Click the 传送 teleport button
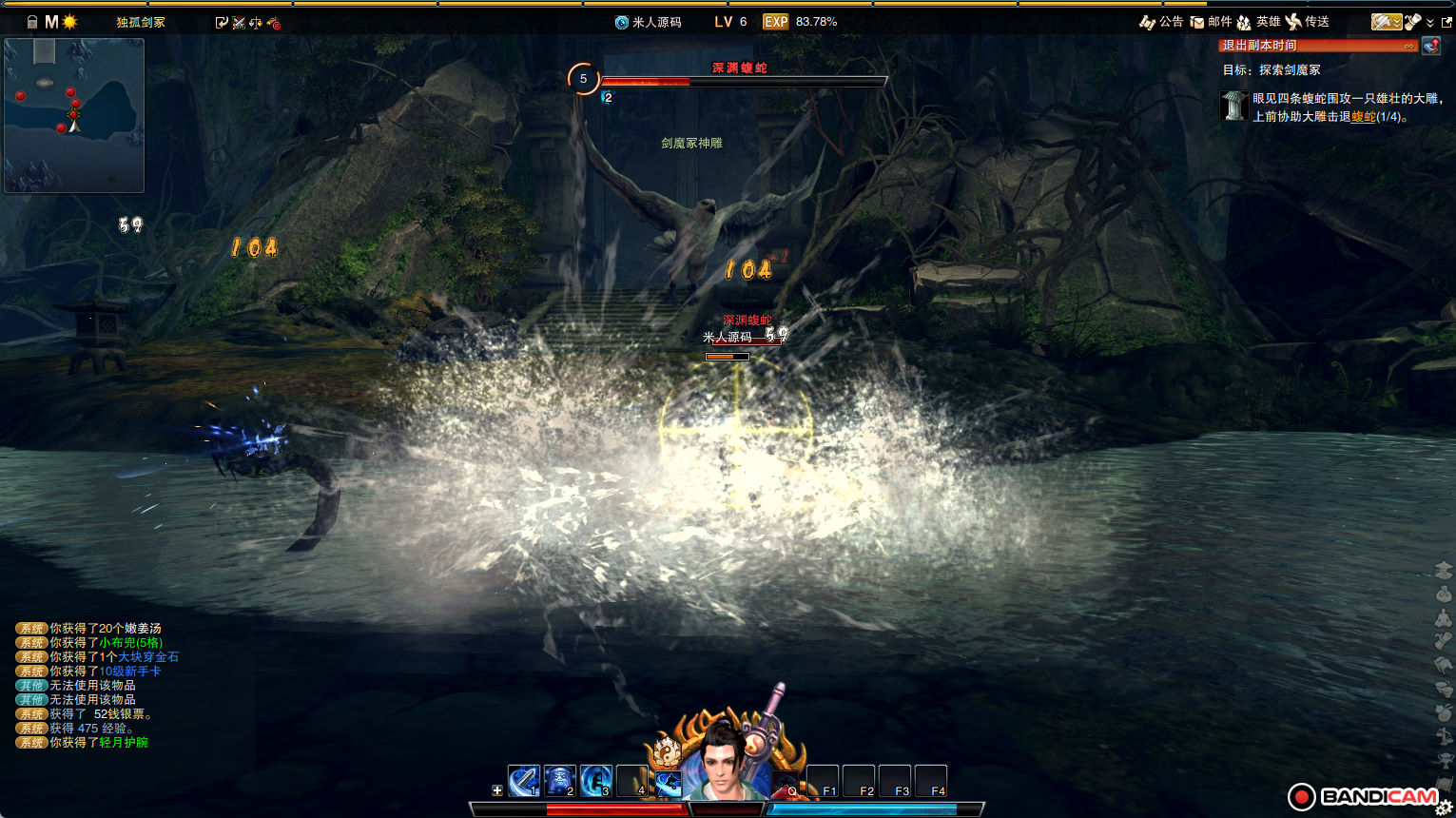The width and height of the screenshot is (1456, 818). tap(1307, 22)
